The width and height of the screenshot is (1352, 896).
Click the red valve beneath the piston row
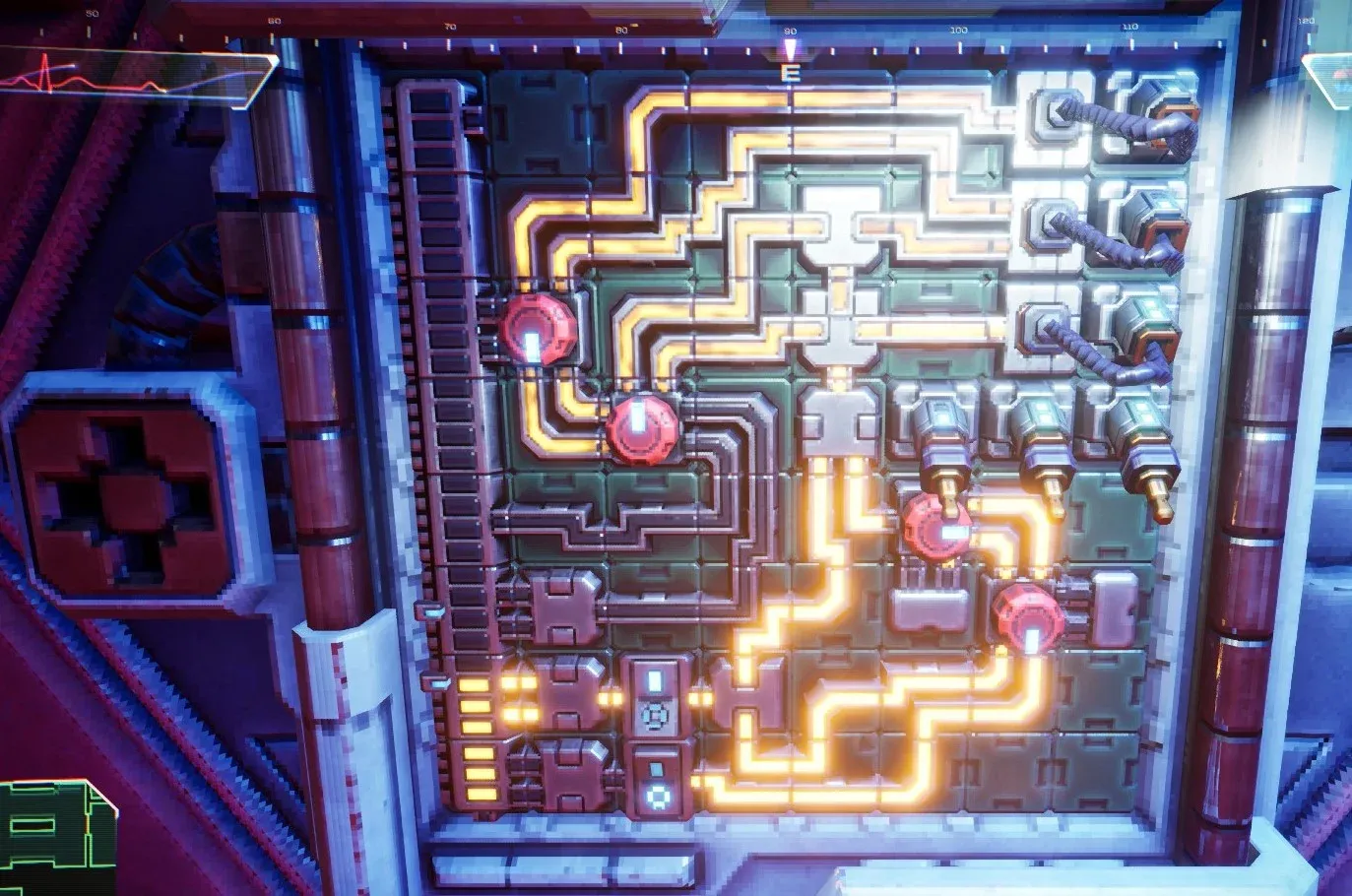pyautogui.click(x=935, y=529)
